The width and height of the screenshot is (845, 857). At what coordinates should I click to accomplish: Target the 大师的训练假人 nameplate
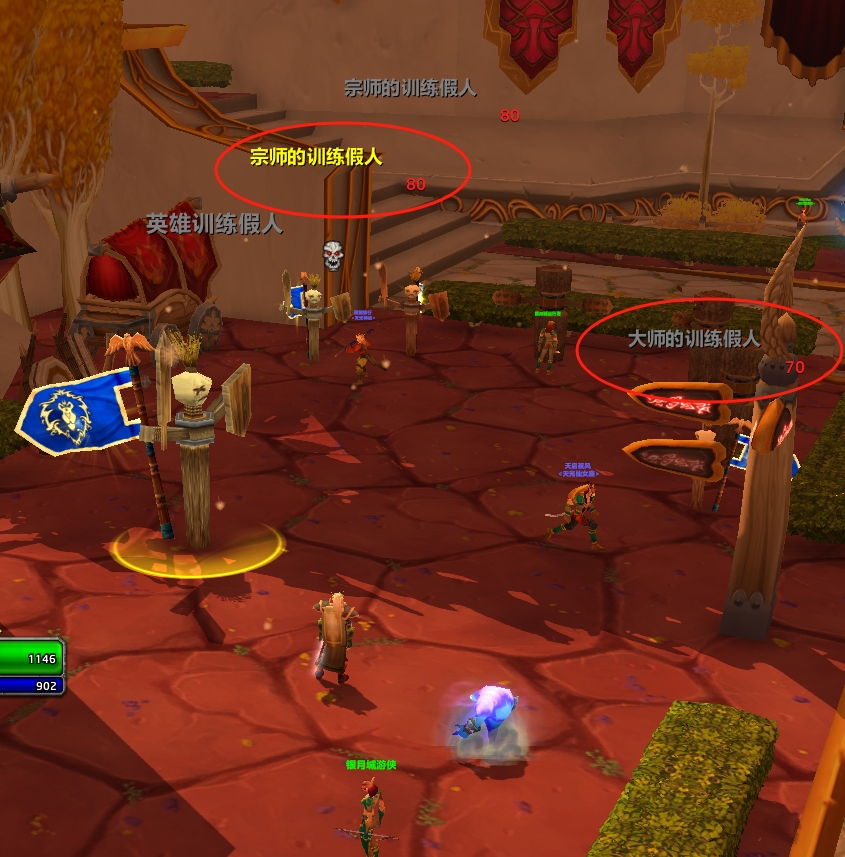pyautogui.click(x=694, y=340)
